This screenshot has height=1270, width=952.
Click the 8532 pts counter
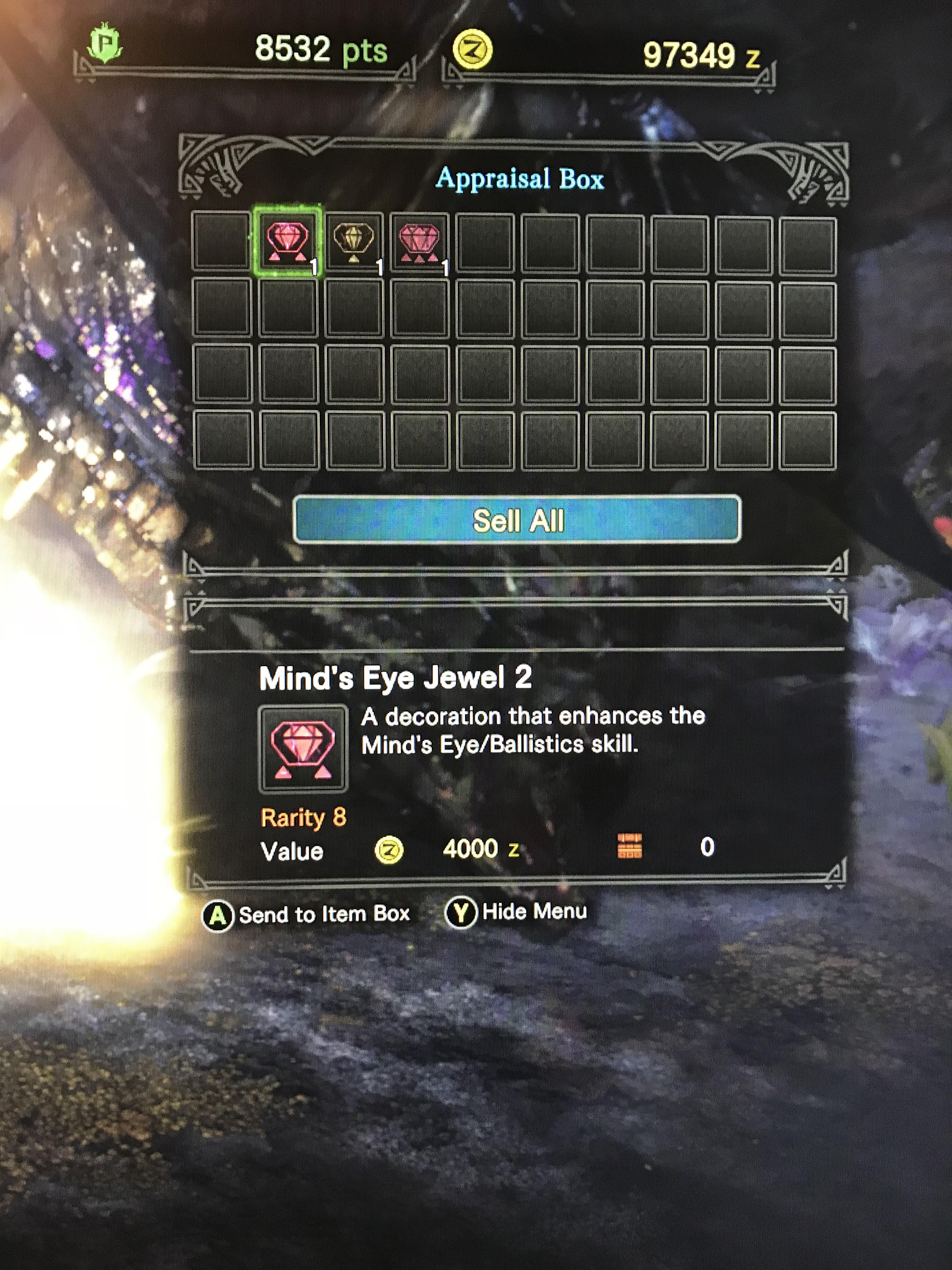coord(321,50)
